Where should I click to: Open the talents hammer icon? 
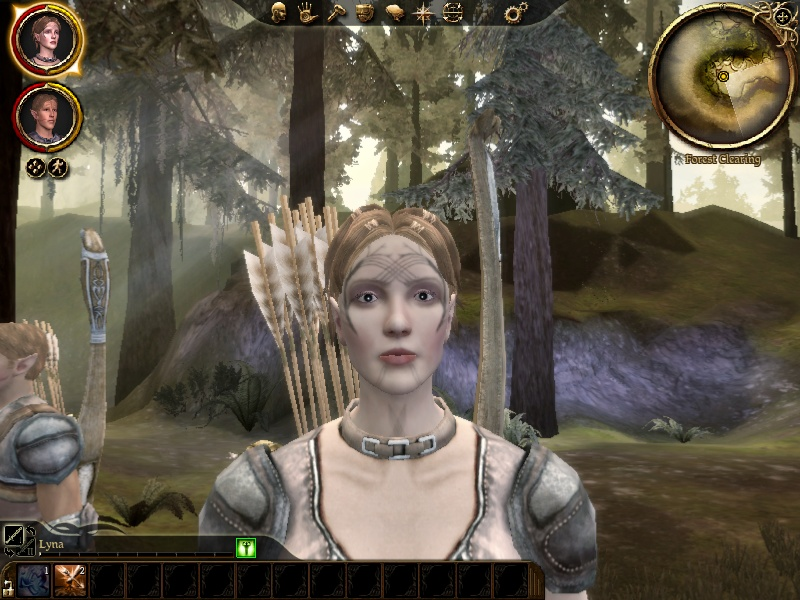(337, 13)
